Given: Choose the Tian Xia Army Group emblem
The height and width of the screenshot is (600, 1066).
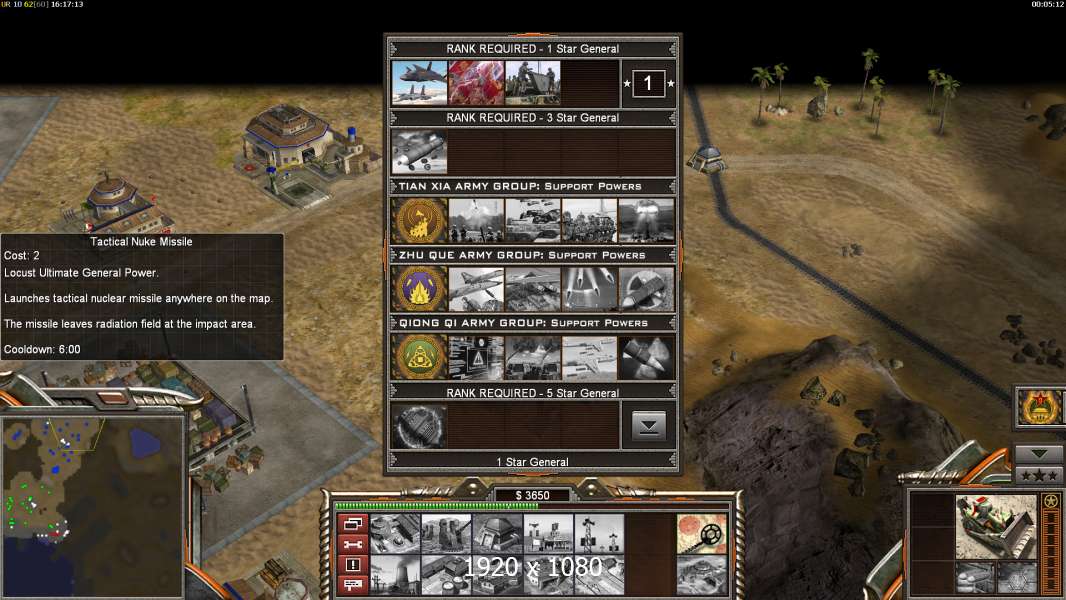Looking at the screenshot, I should [419, 220].
